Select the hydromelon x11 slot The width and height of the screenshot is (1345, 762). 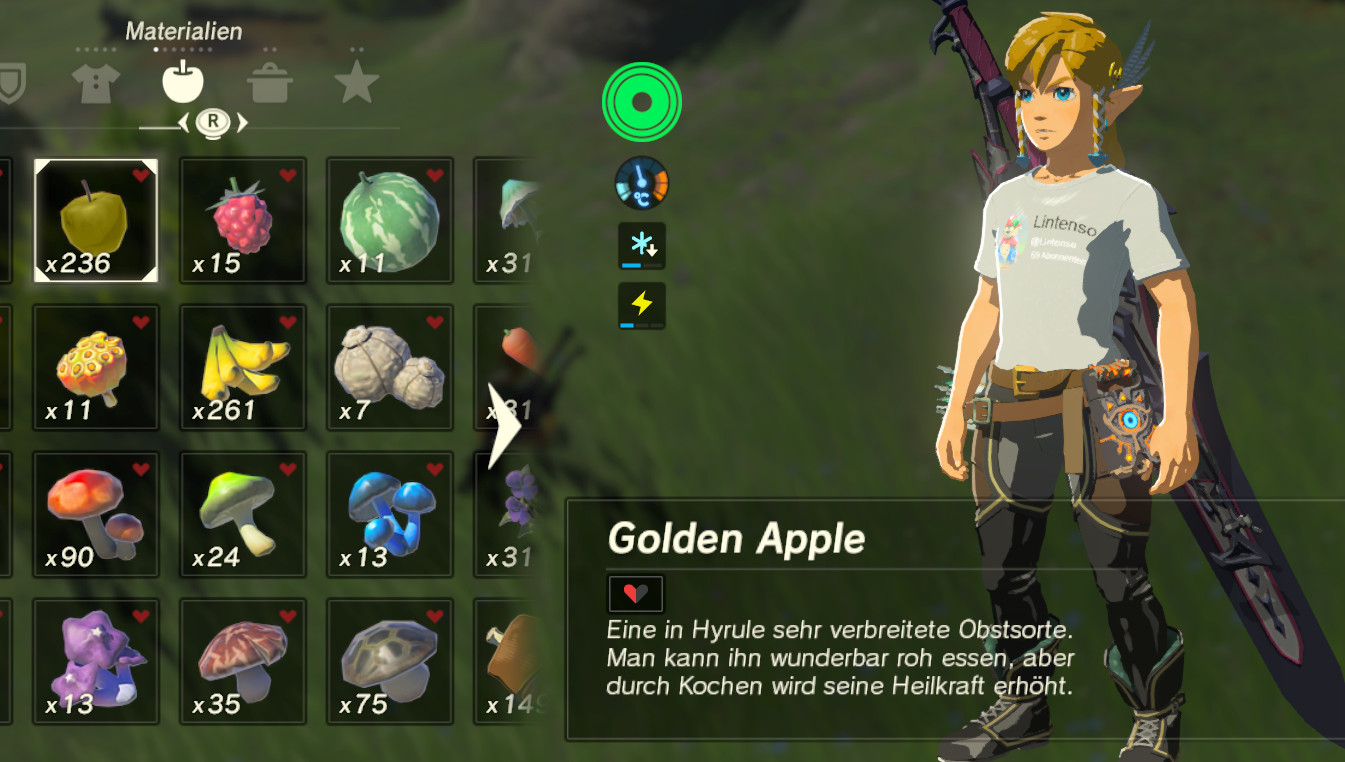(389, 218)
